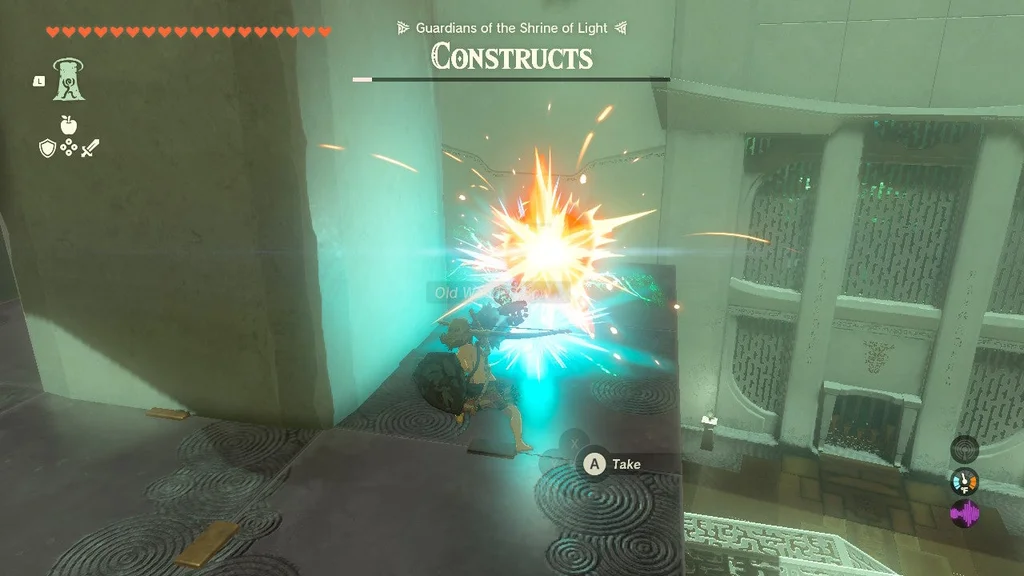Open the apple quick-item icon

click(68, 125)
